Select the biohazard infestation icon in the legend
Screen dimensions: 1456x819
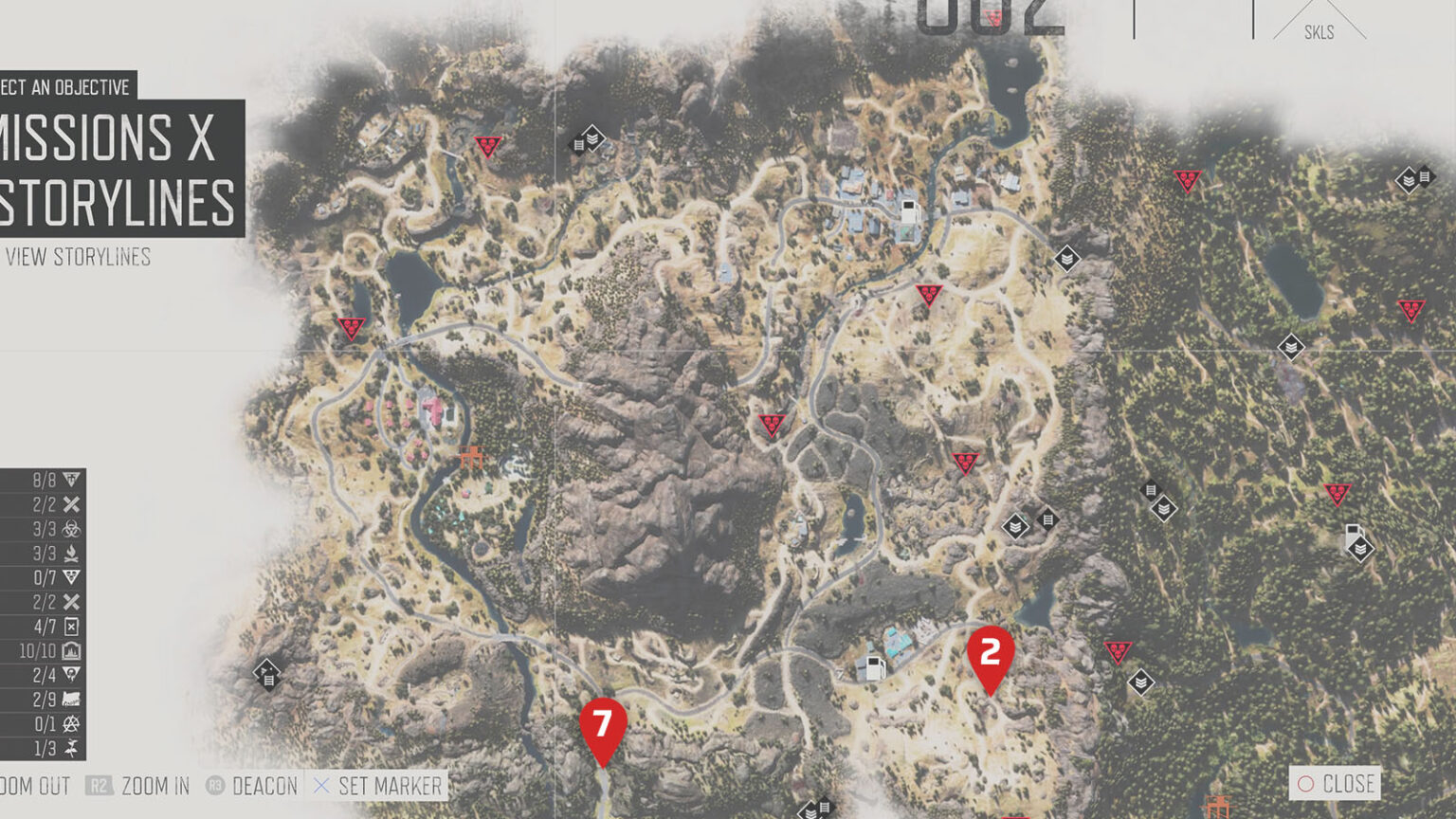pyautogui.click(x=70, y=529)
